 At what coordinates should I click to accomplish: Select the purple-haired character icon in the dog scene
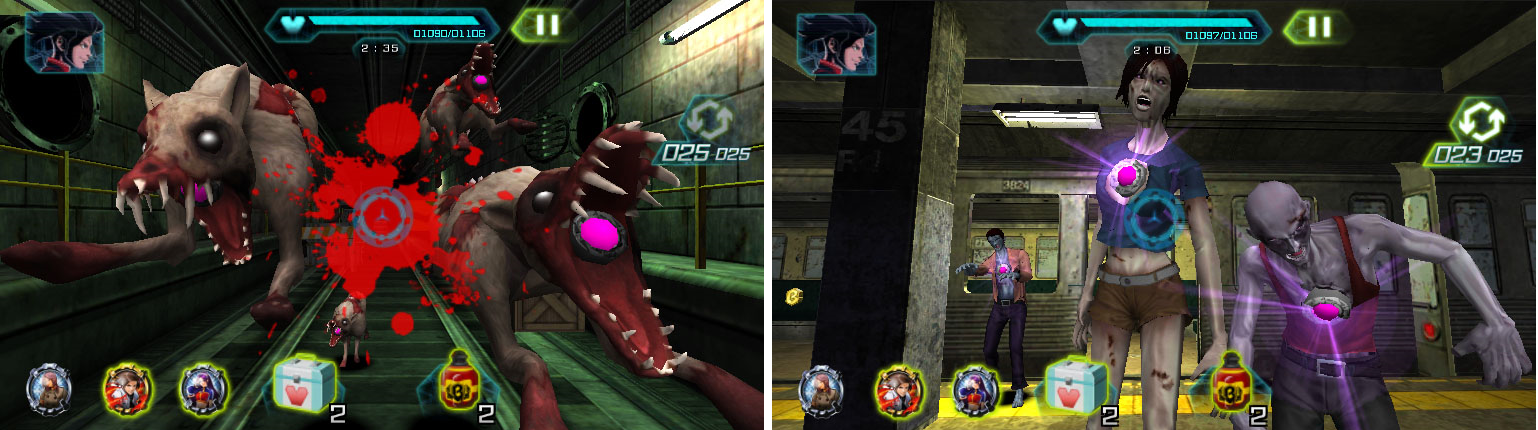203,388
